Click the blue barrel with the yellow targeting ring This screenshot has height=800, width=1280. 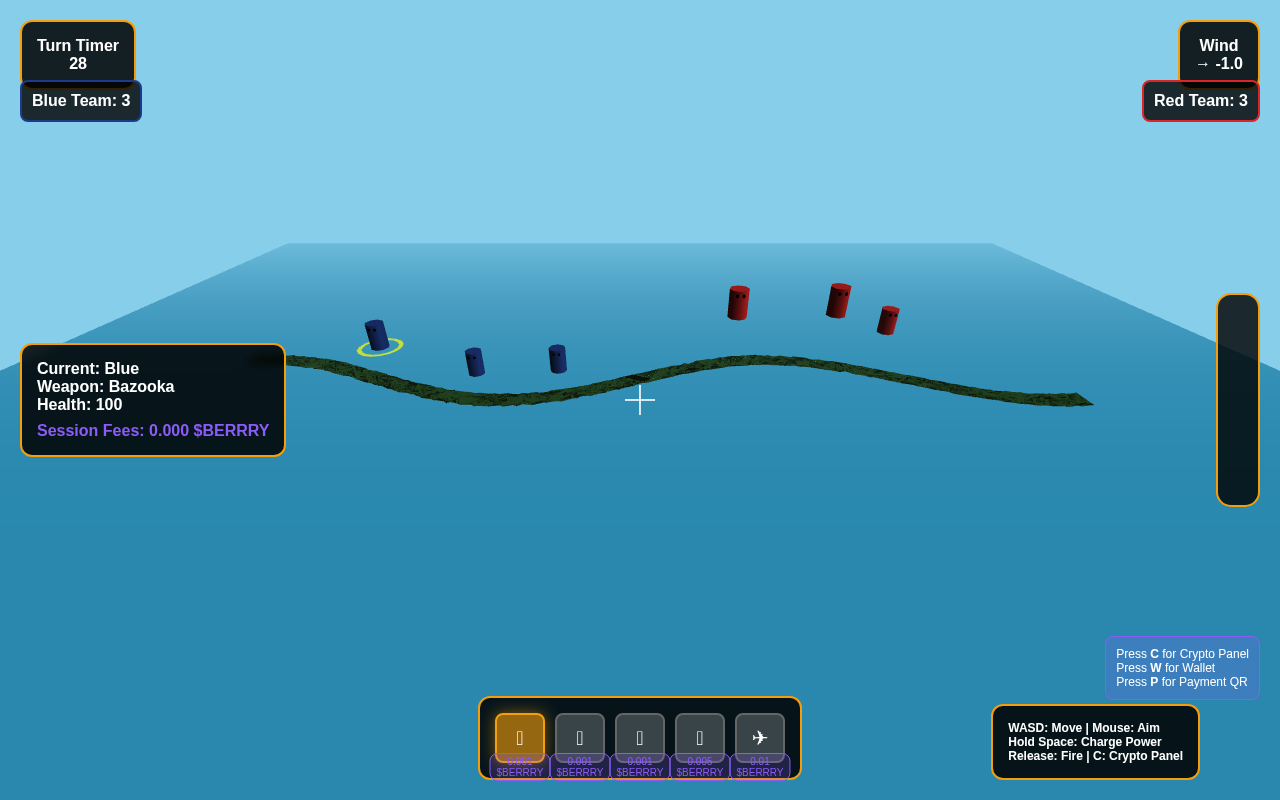point(377,335)
